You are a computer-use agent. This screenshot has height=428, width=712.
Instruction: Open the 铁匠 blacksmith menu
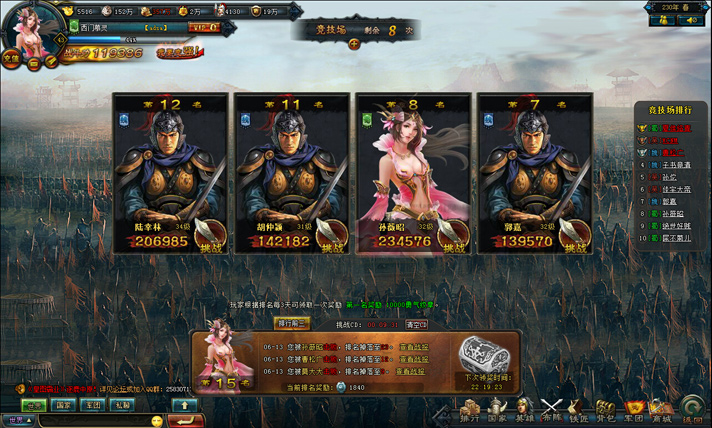579,410
